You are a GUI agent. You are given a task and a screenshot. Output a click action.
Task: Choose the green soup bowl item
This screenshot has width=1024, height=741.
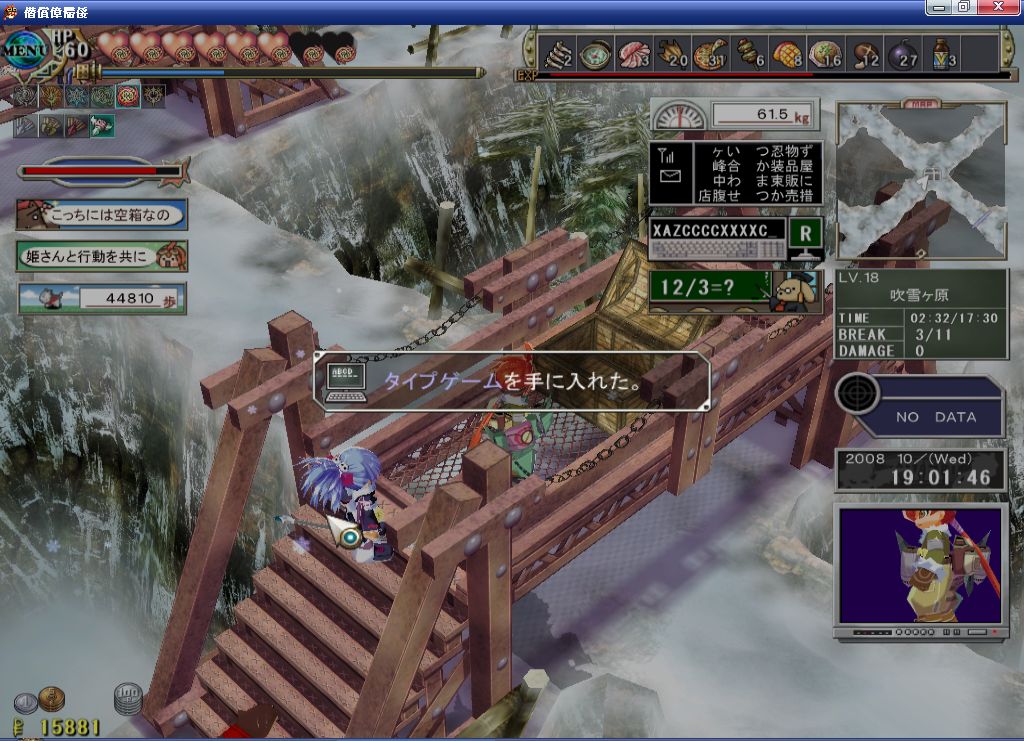(x=595, y=52)
